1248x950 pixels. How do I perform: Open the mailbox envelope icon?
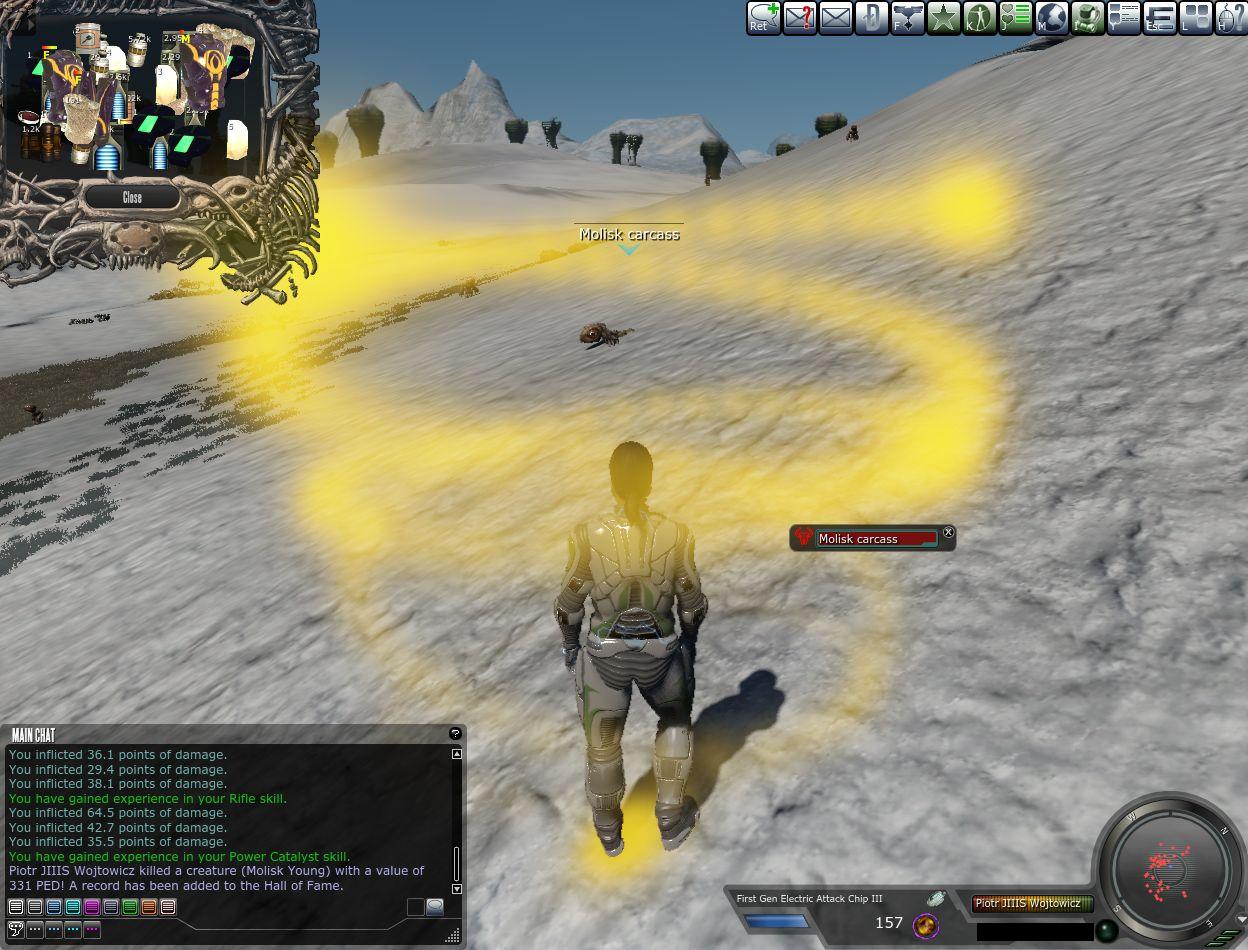tap(835, 18)
